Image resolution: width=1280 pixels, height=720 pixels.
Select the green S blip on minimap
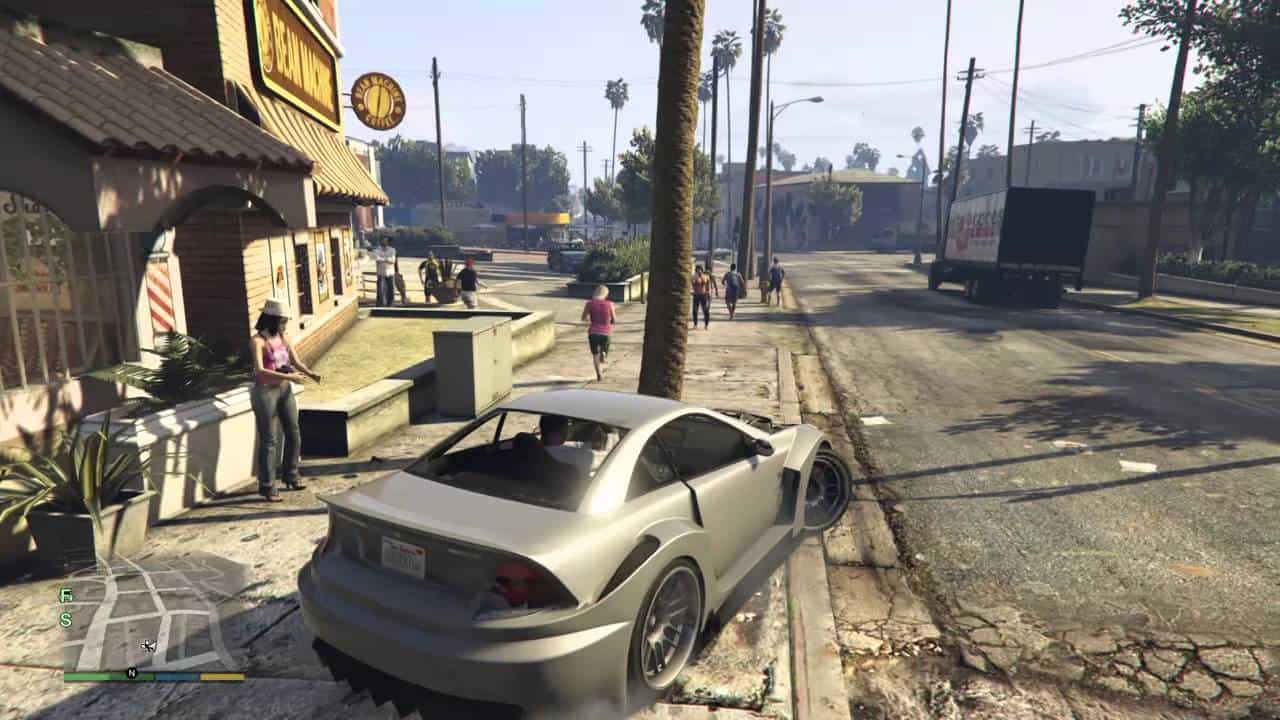pos(66,620)
